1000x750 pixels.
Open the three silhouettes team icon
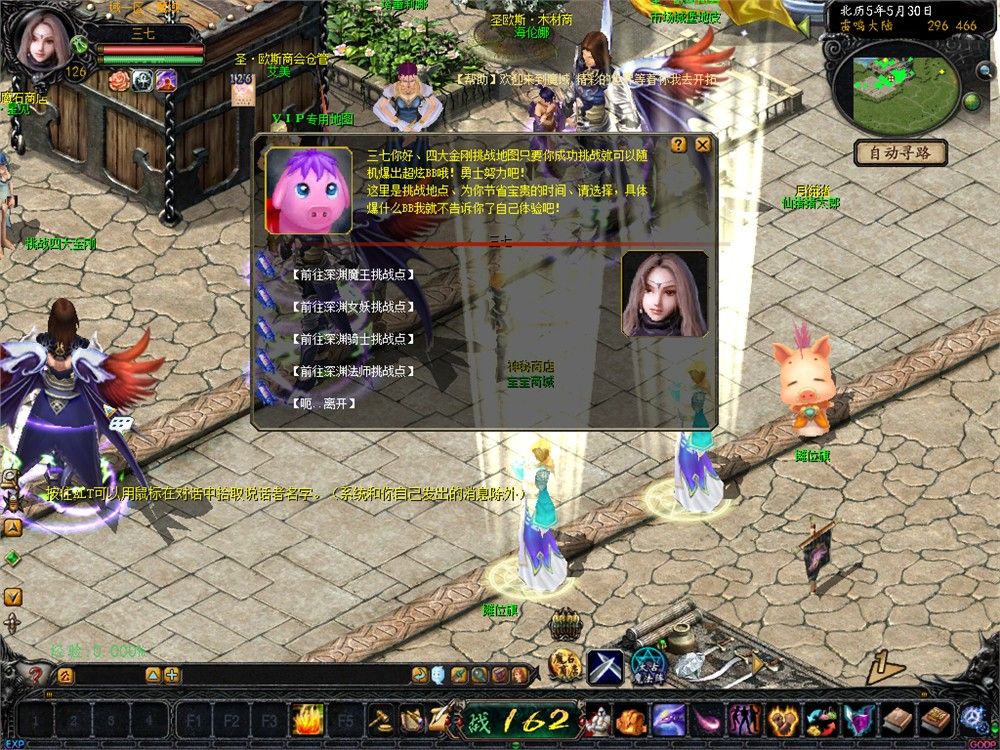pyautogui.click(x=743, y=719)
